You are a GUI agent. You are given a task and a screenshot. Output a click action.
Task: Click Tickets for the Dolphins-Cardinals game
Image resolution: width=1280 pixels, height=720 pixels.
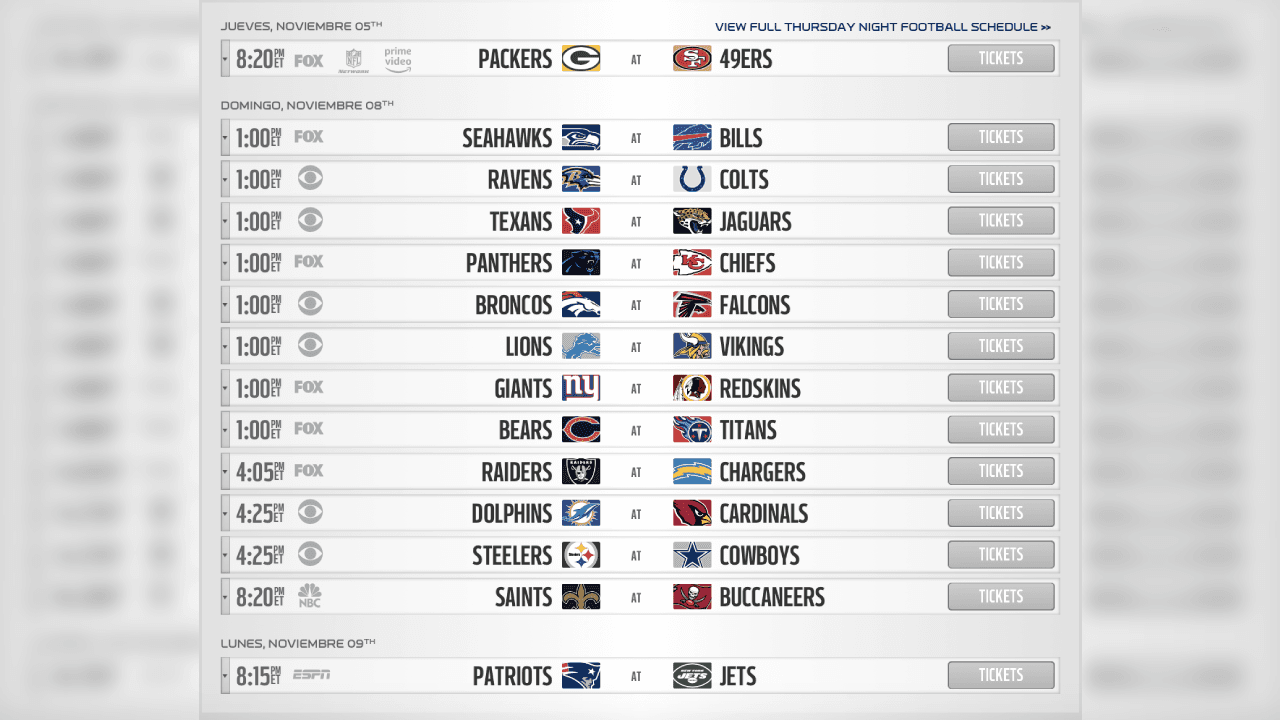pyautogui.click(x=1000, y=512)
